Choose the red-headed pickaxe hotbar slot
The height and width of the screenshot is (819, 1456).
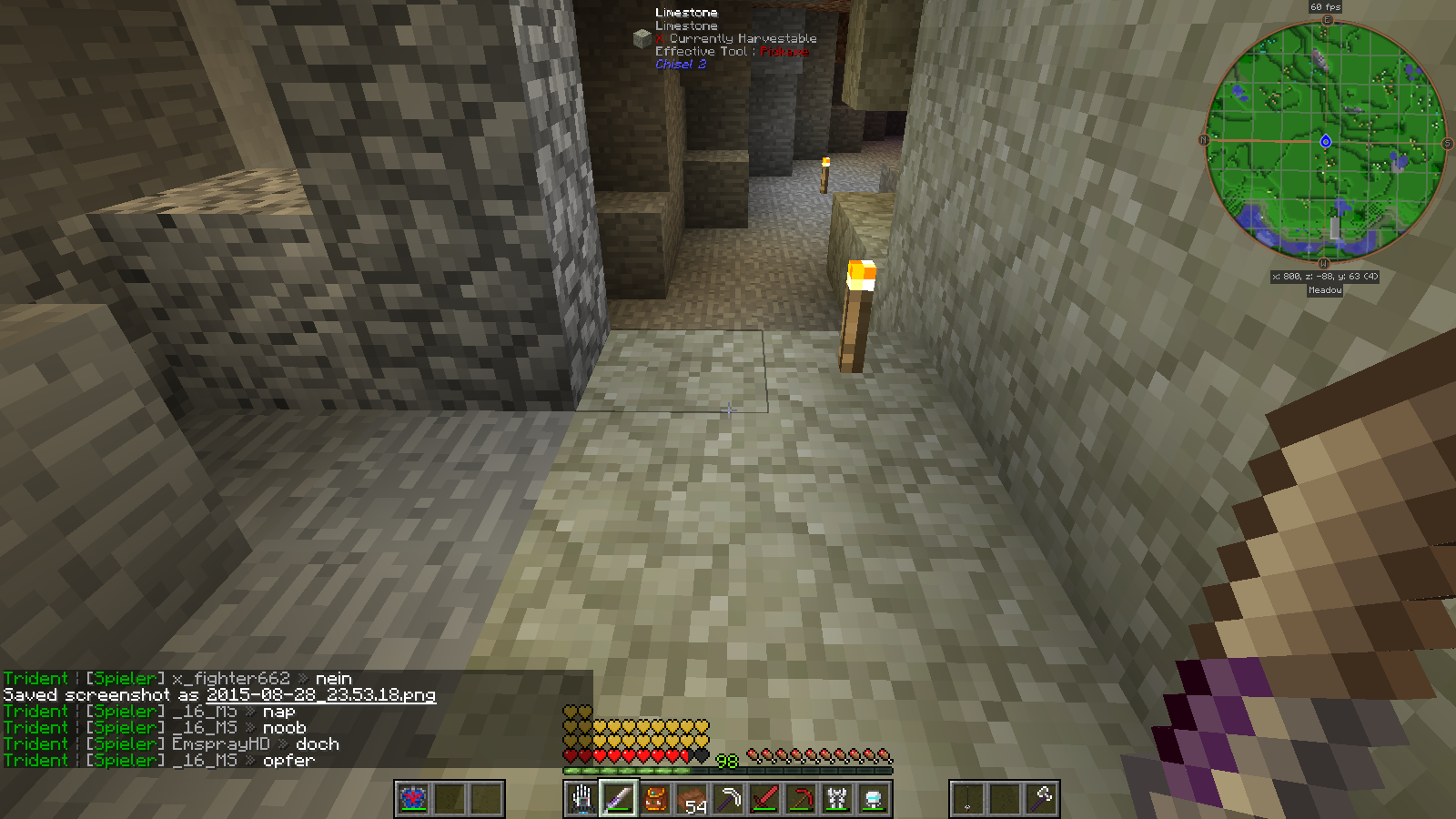coord(801,799)
